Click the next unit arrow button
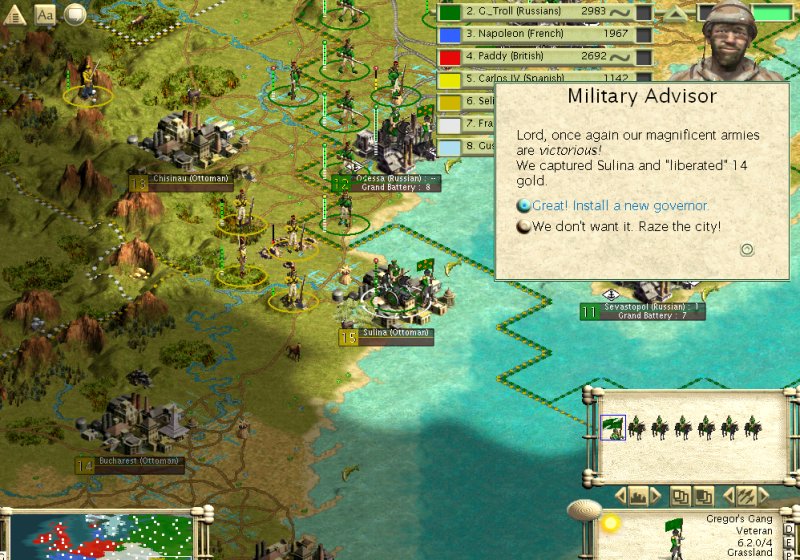 pos(762,495)
